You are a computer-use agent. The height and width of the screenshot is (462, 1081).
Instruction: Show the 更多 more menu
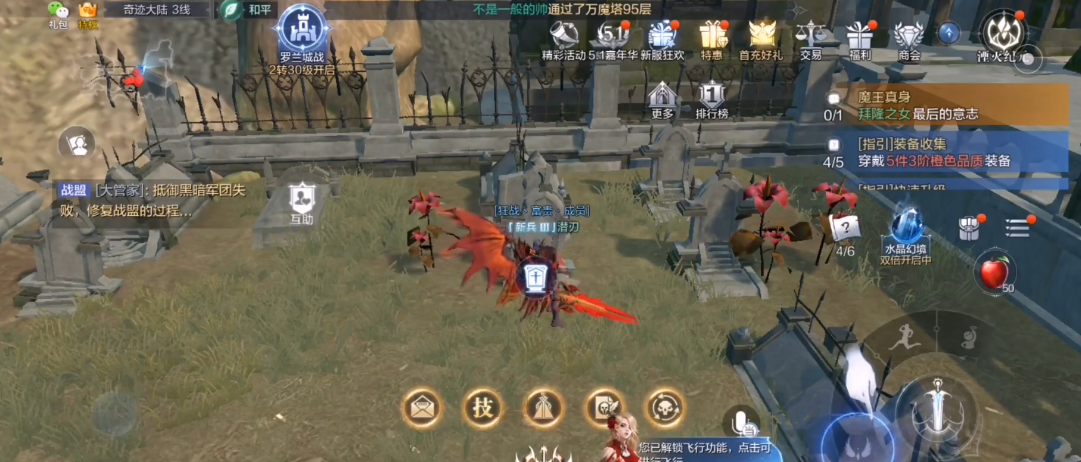click(662, 99)
